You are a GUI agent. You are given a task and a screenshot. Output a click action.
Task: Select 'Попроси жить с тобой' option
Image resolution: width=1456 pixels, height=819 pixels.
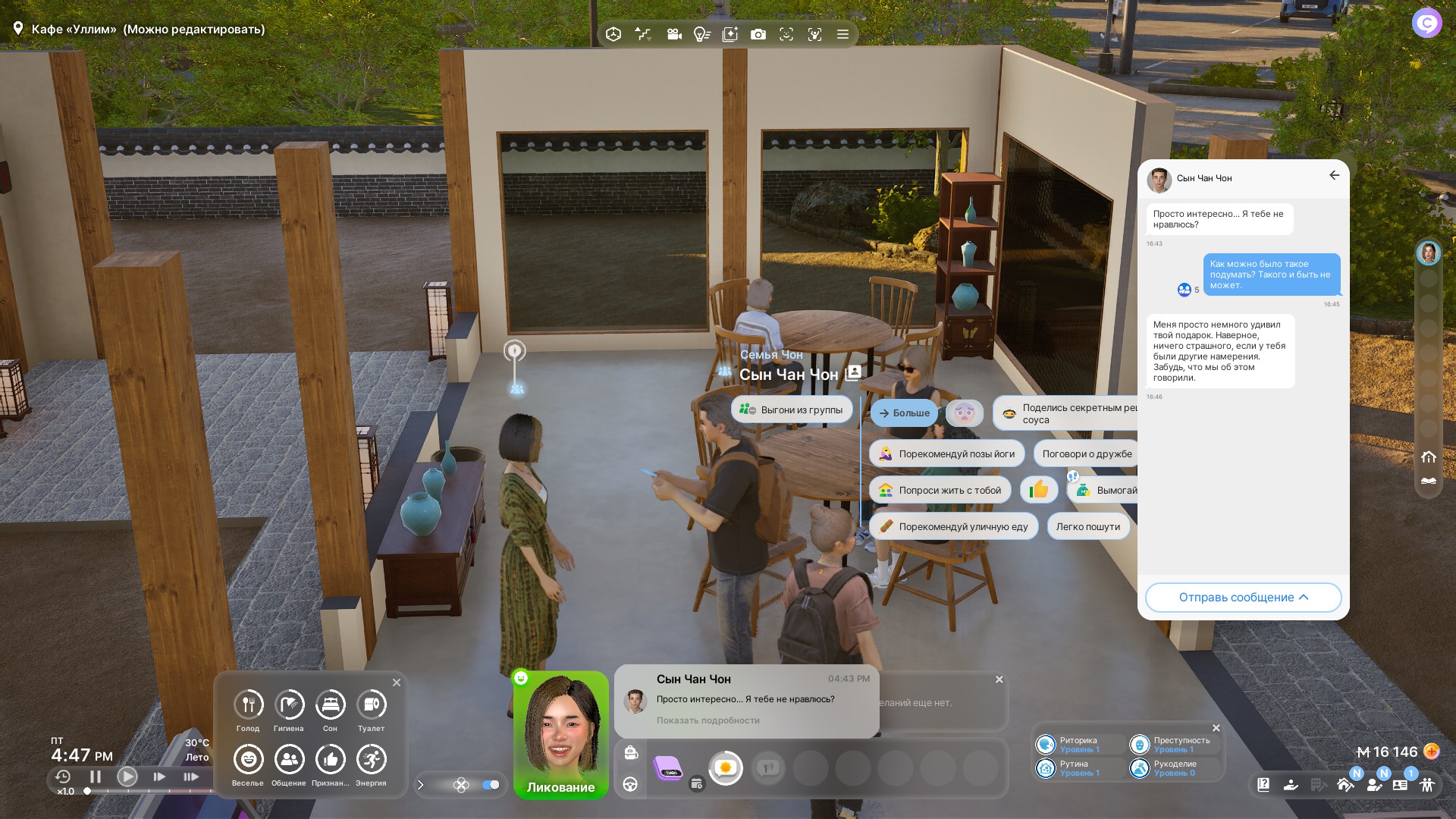click(940, 491)
